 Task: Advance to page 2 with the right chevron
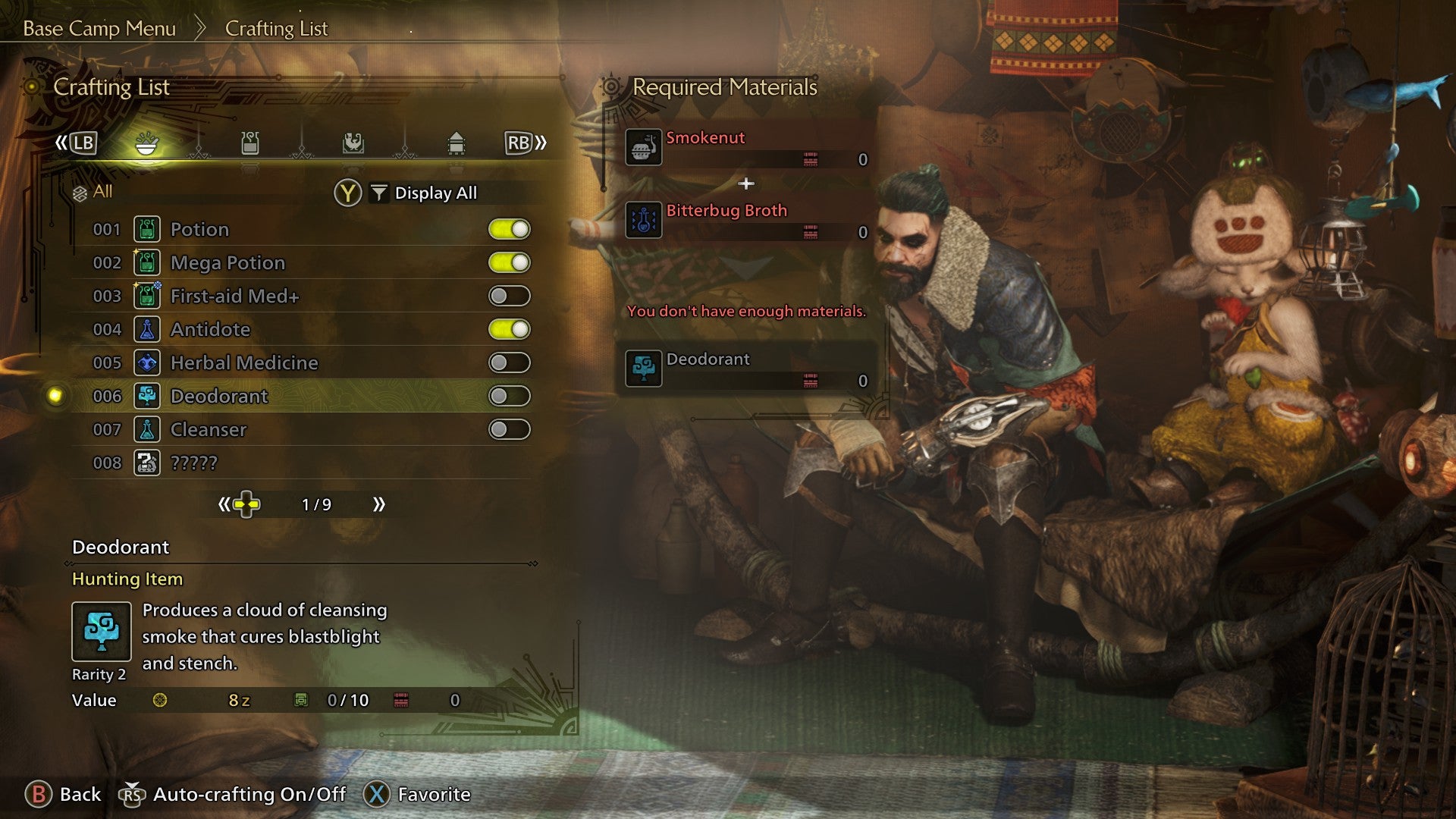(378, 503)
